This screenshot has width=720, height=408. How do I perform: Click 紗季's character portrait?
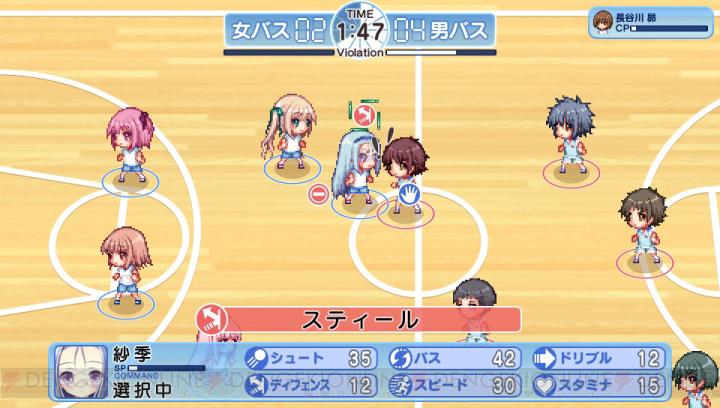click(78, 369)
